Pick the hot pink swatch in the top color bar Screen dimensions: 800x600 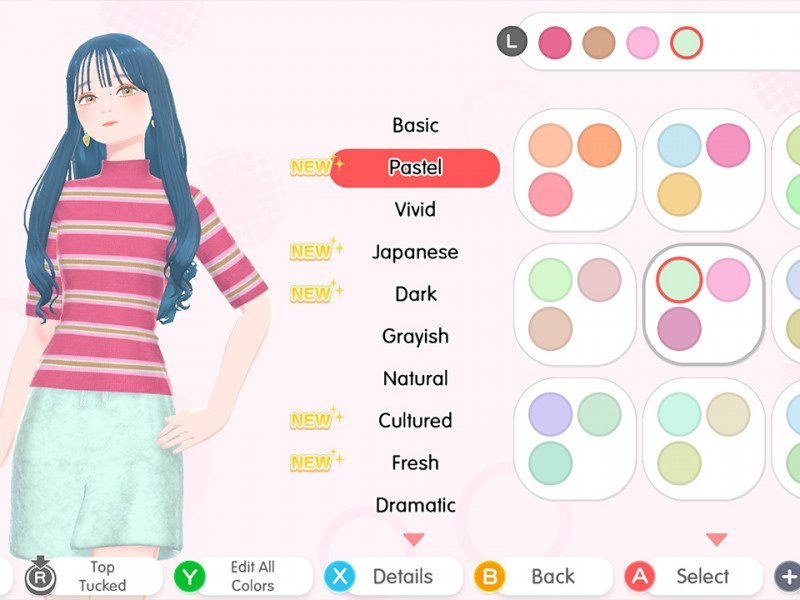555,42
